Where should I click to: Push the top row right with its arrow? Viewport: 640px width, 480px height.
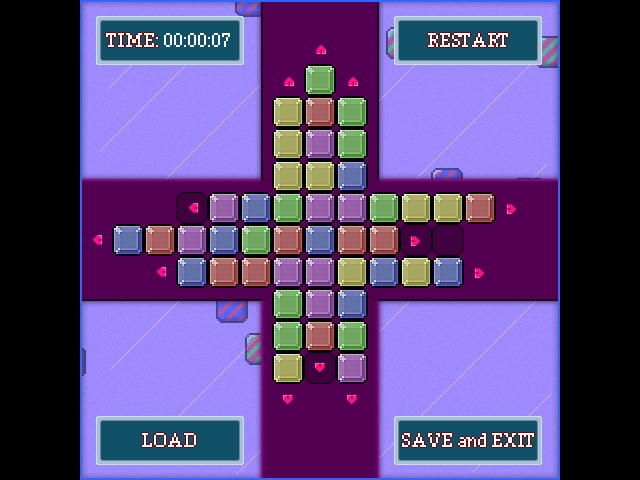coord(511,208)
